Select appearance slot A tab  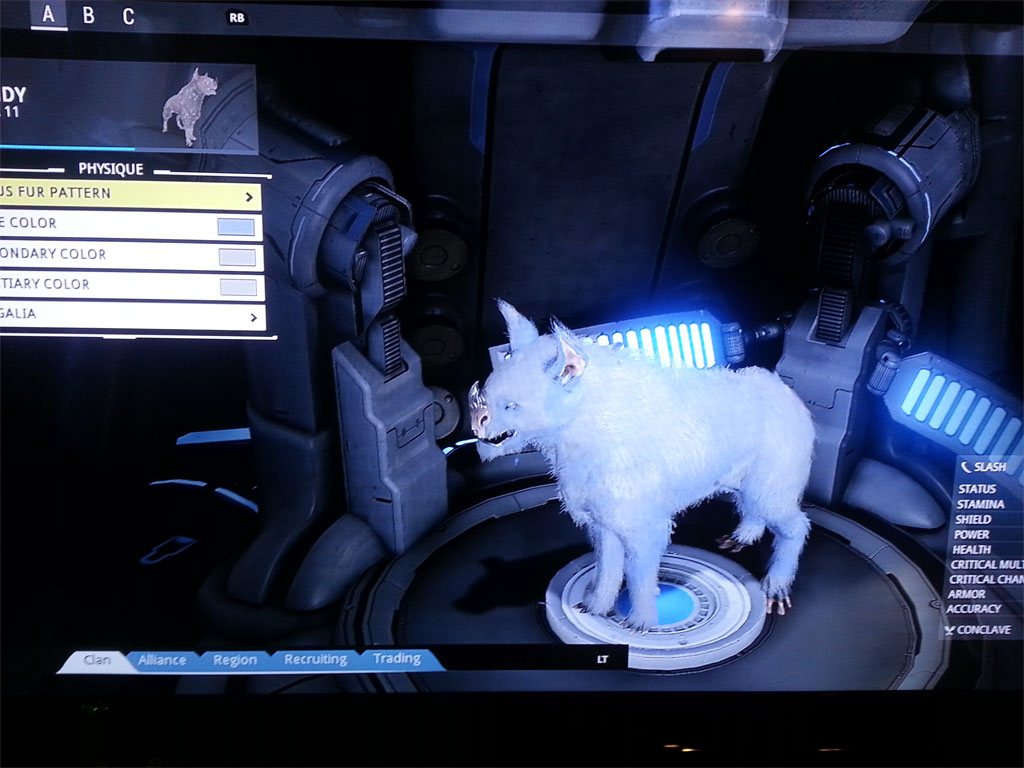(x=48, y=15)
